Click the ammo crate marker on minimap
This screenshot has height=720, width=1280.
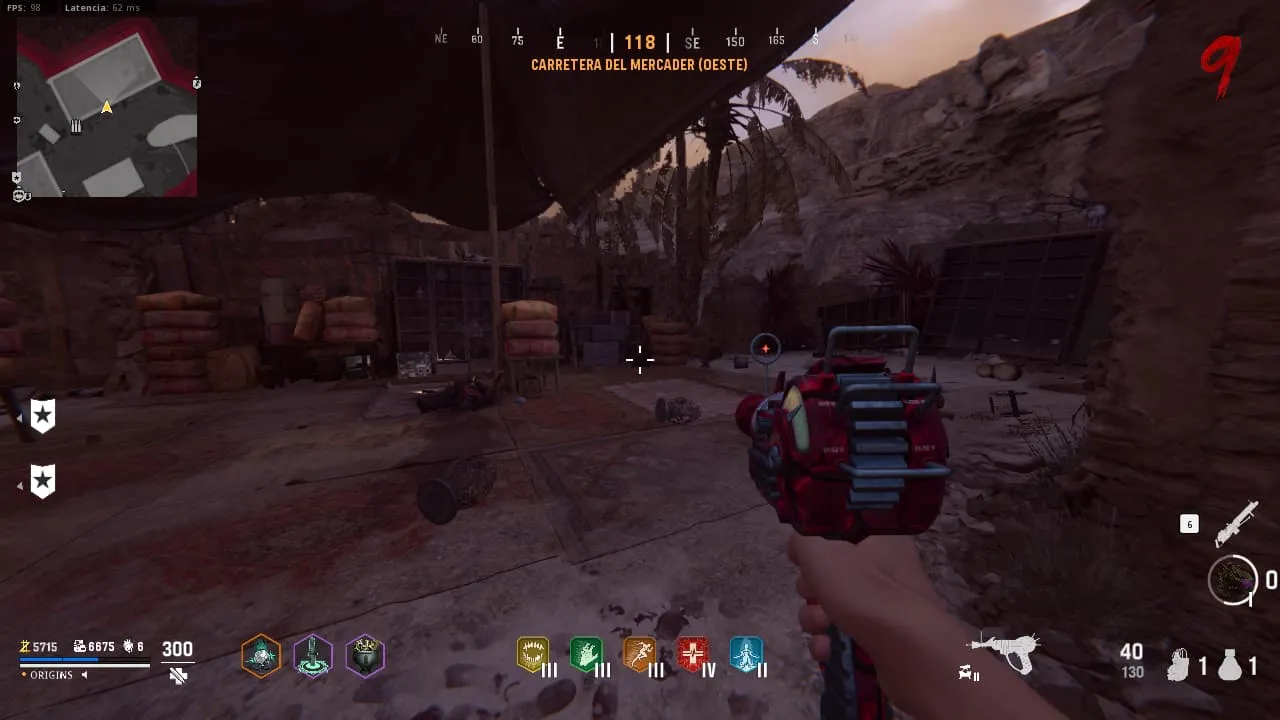[75, 126]
